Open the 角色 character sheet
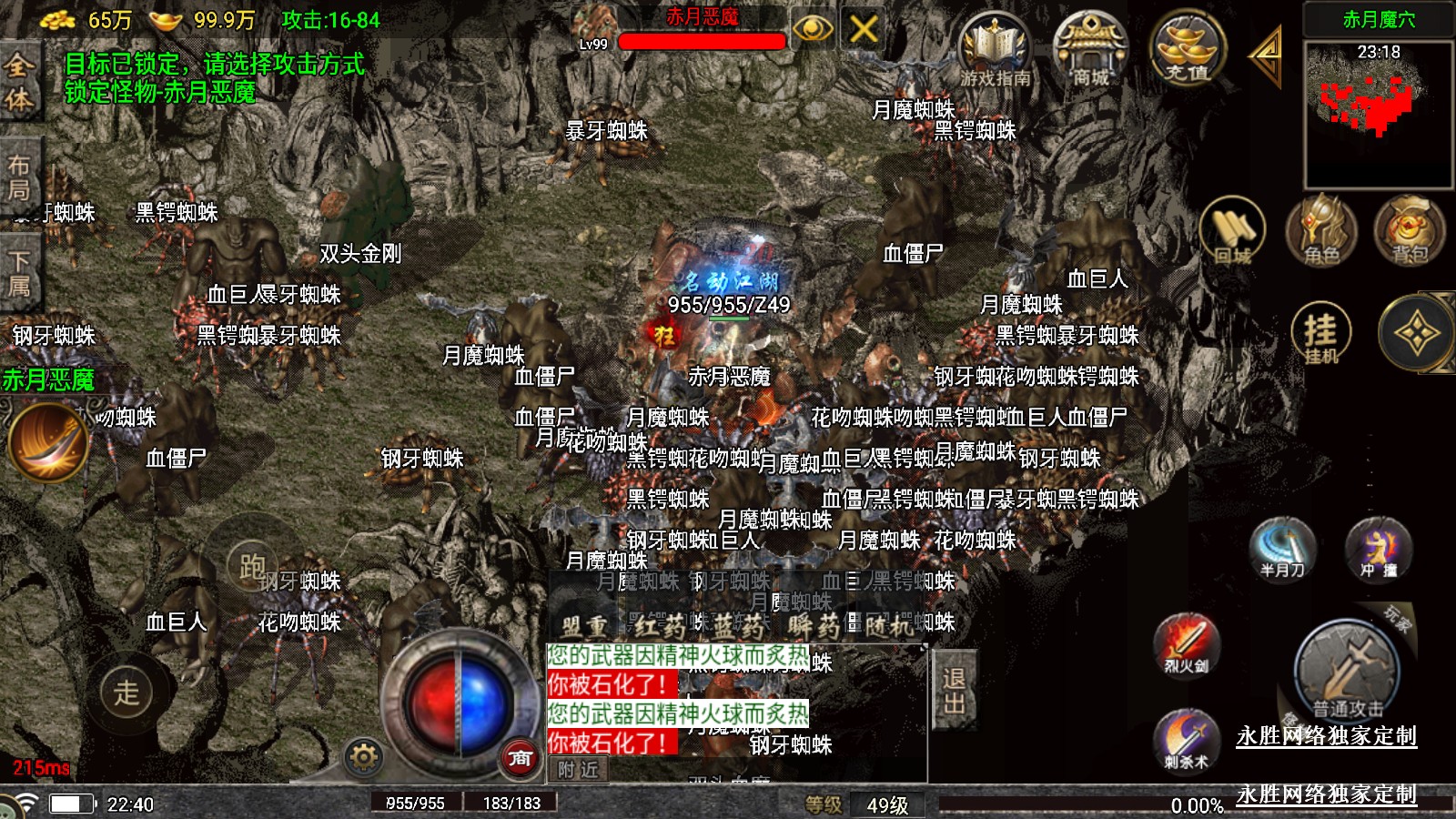This screenshot has height=819, width=1456. [x=1320, y=231]
